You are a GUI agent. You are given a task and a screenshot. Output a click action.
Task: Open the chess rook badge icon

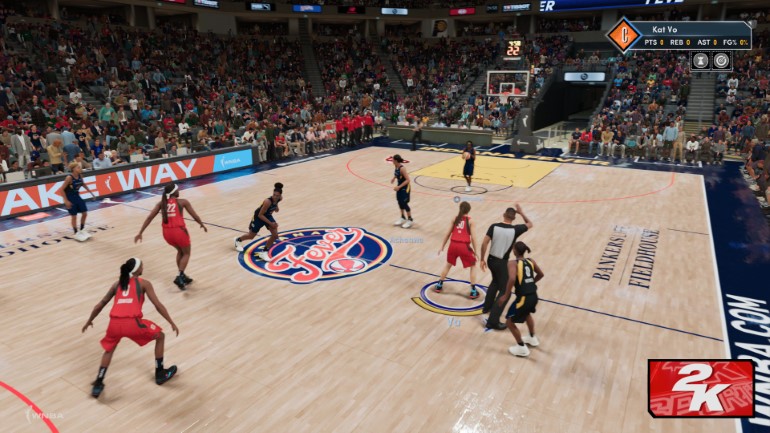(x=700, y=60)
